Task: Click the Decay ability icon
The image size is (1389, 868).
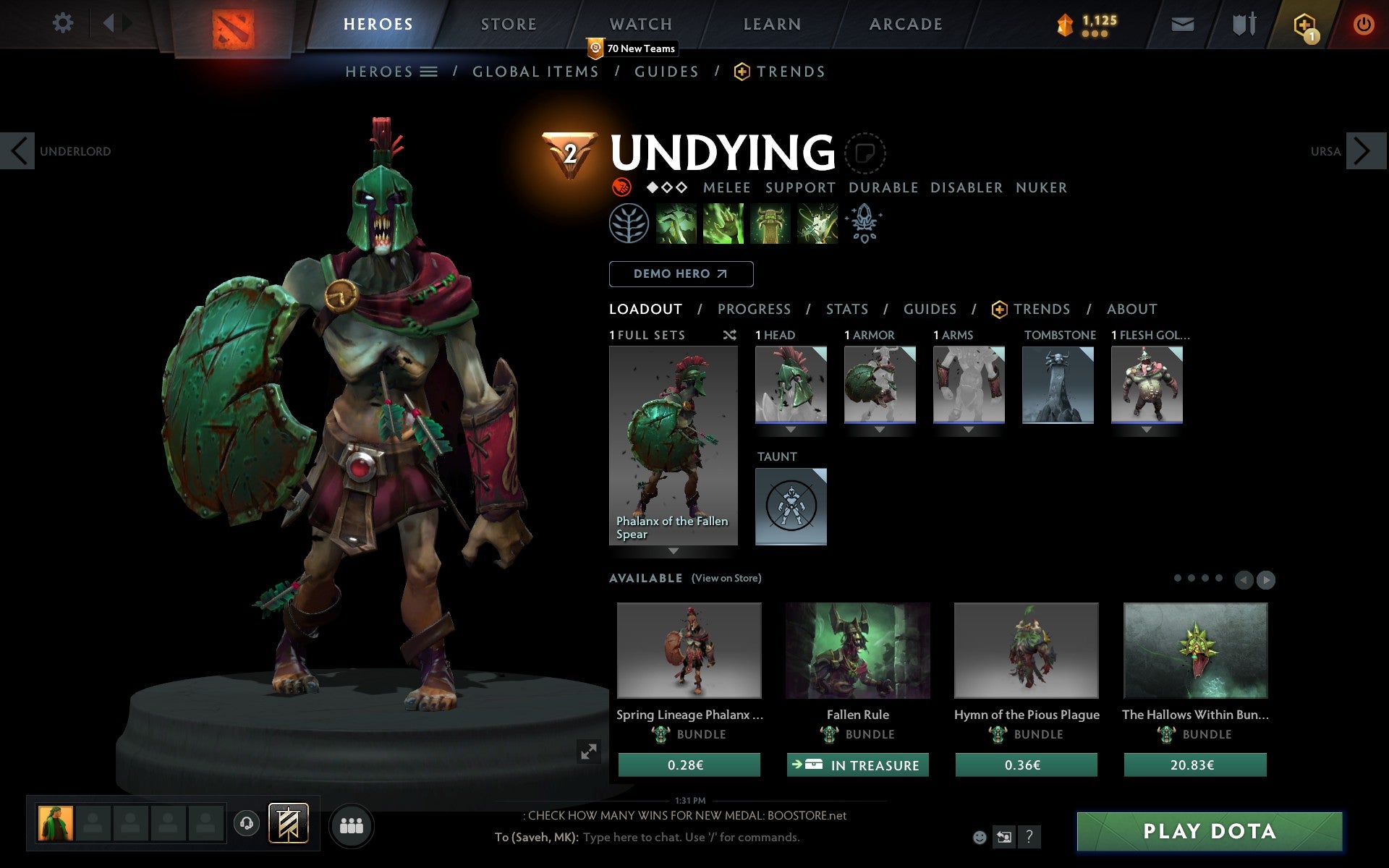Action: [676, 224]
